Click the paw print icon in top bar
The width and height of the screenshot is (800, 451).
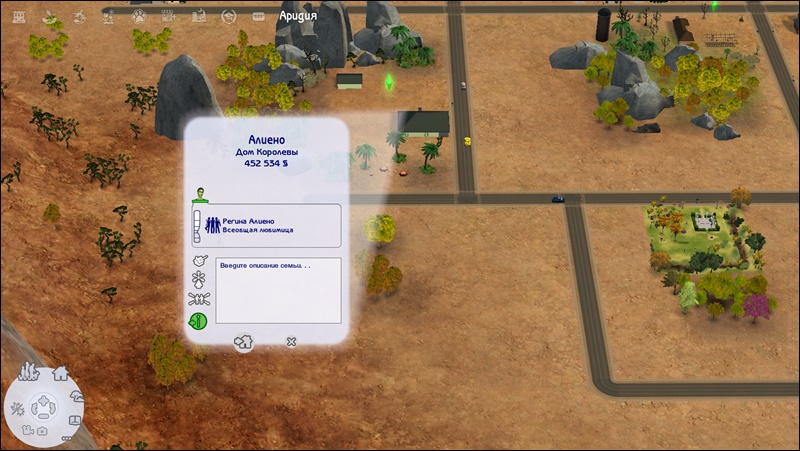pos(140,16)
